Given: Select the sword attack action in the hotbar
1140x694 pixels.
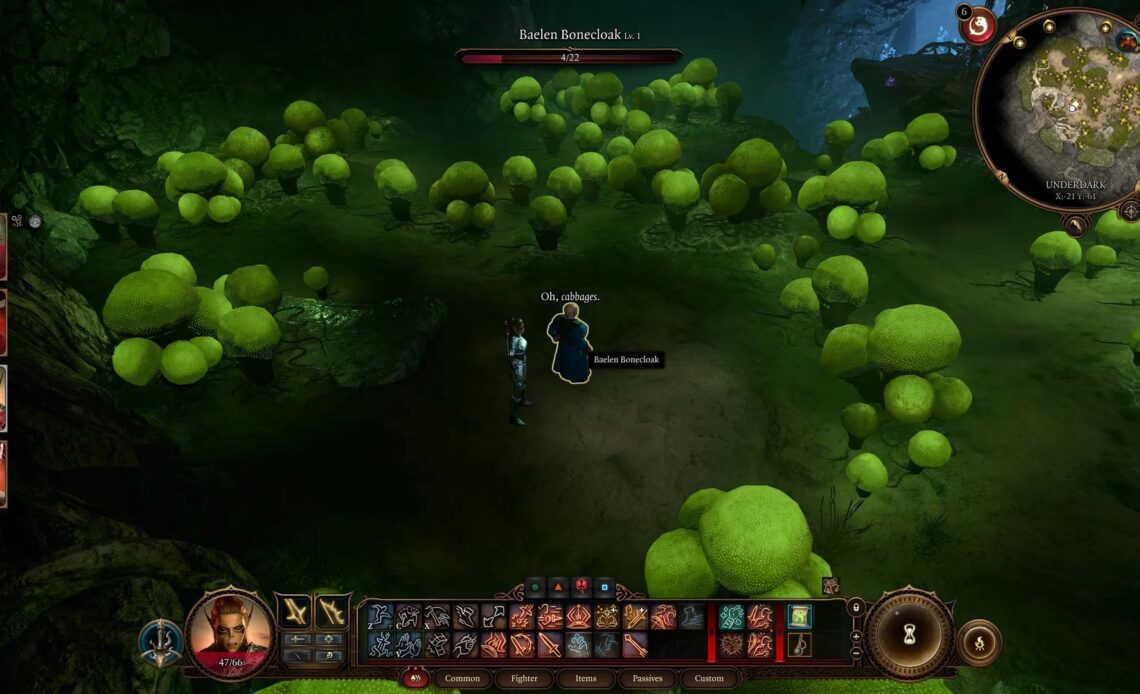Looking at the screenshot, I should 549,645.
